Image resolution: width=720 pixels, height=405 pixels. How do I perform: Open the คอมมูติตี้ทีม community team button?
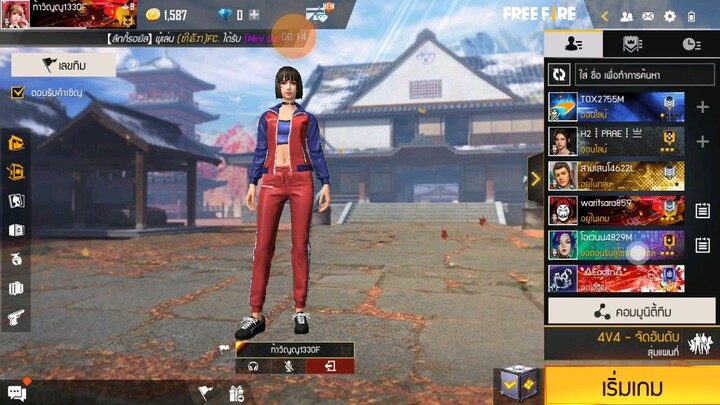pos(631,311)
